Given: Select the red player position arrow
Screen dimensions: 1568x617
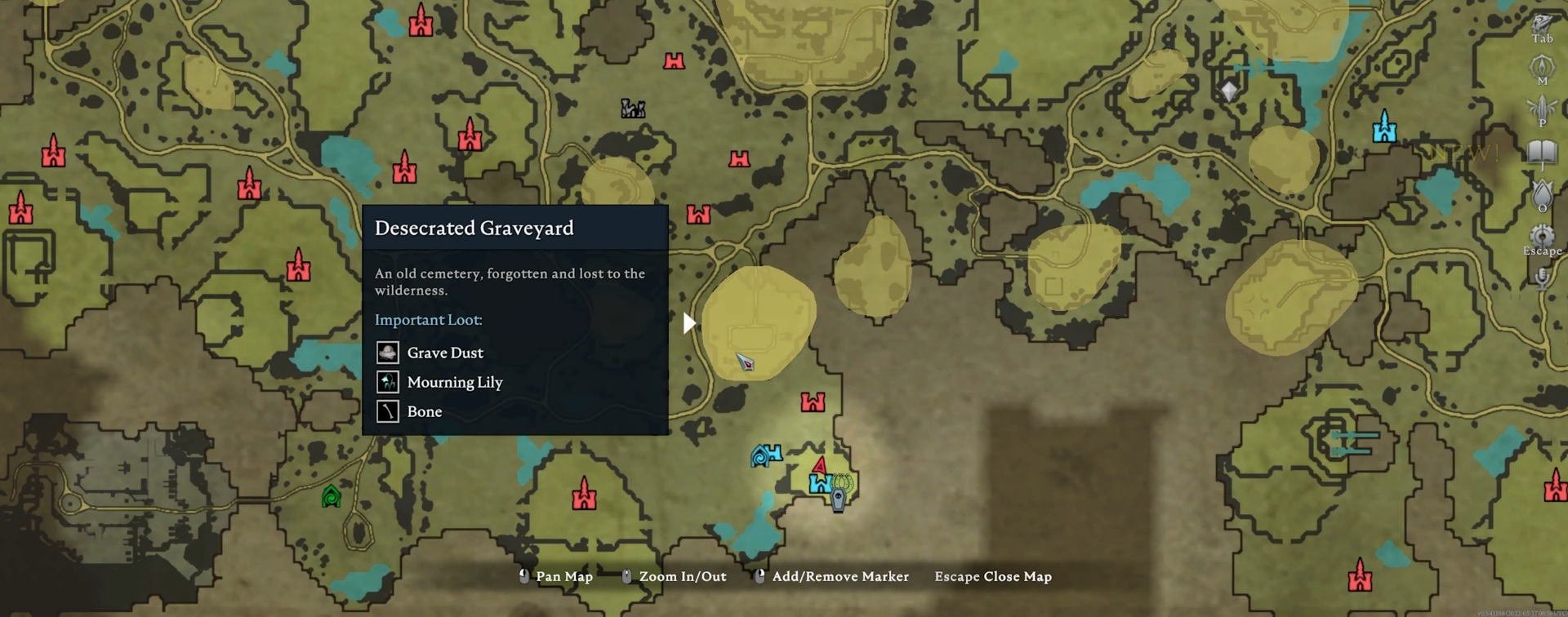Looking at the screenshot, I should [x=819, y=467].
